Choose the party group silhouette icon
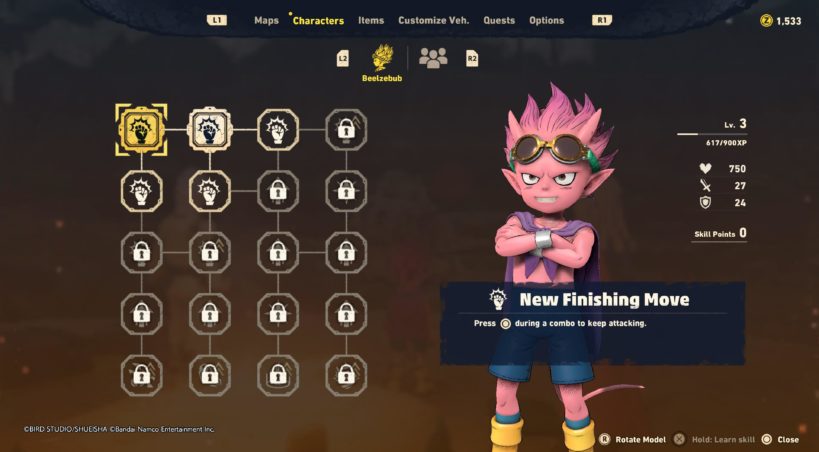Image resolution: width=819 pixels, height=452 pixels. click(x=433, y=58)
